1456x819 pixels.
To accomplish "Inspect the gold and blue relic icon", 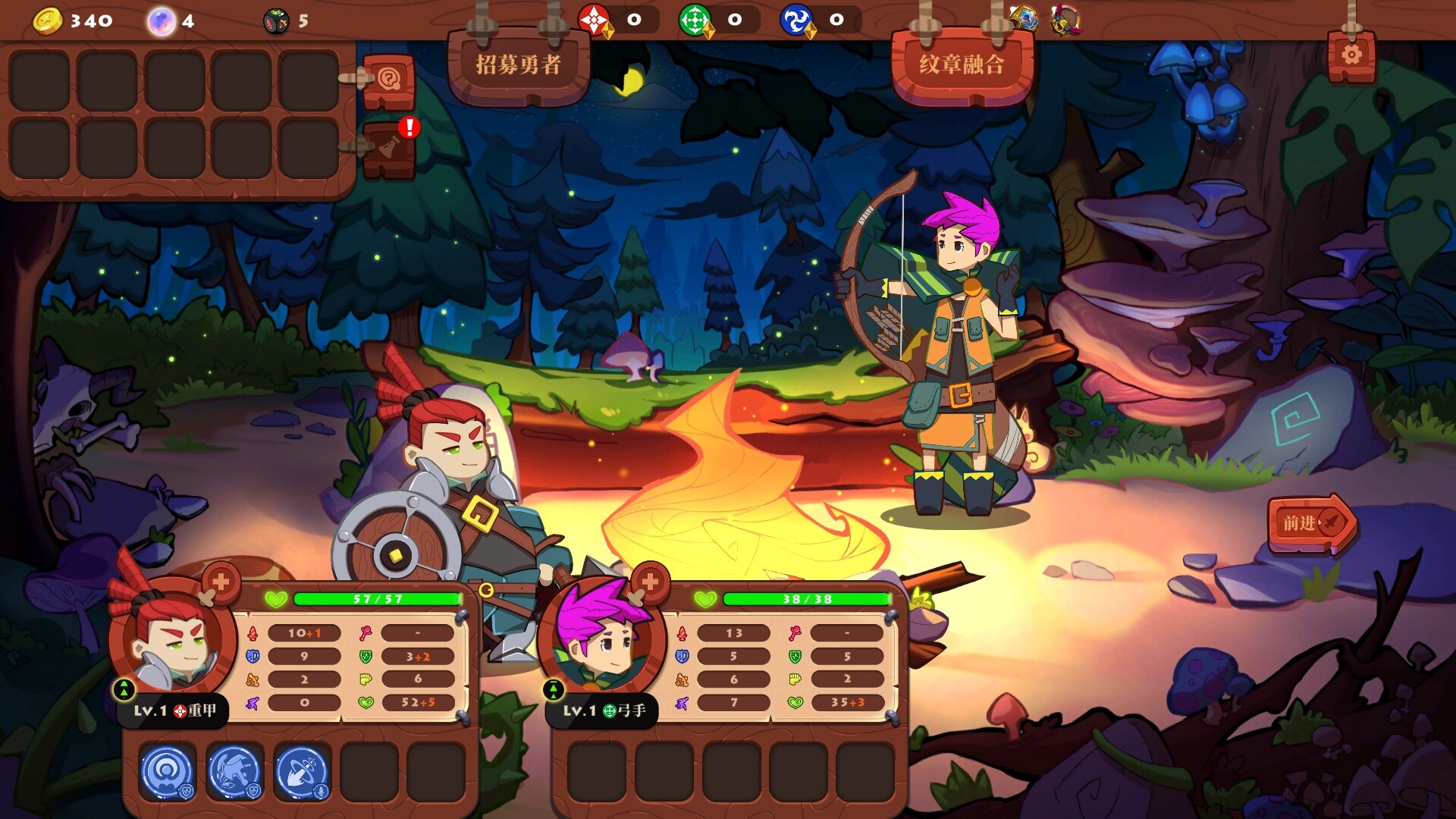I will [1024, 18].
